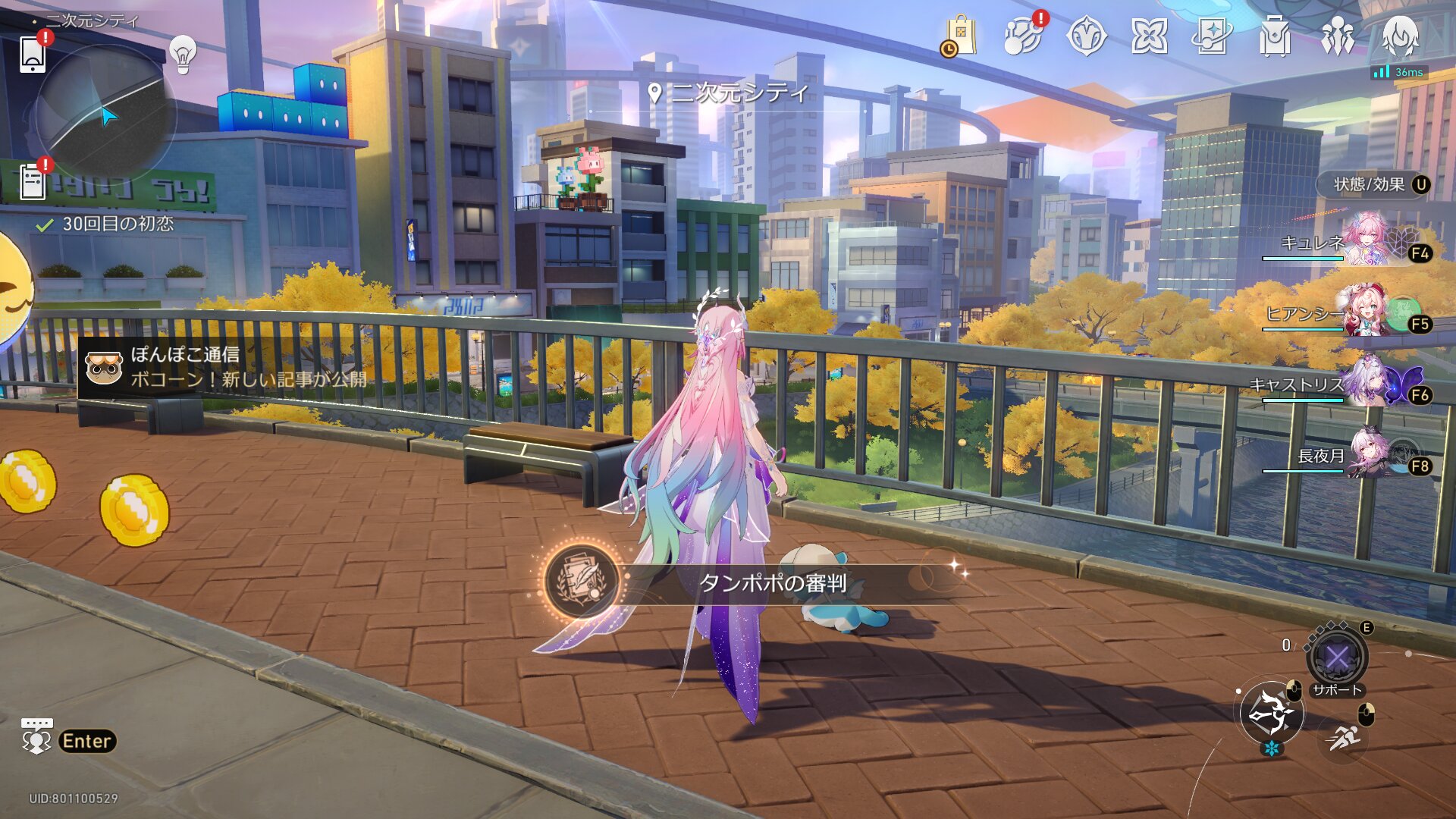Click the lightbulb hint icon
The image size is (1456, 819).
183,54
